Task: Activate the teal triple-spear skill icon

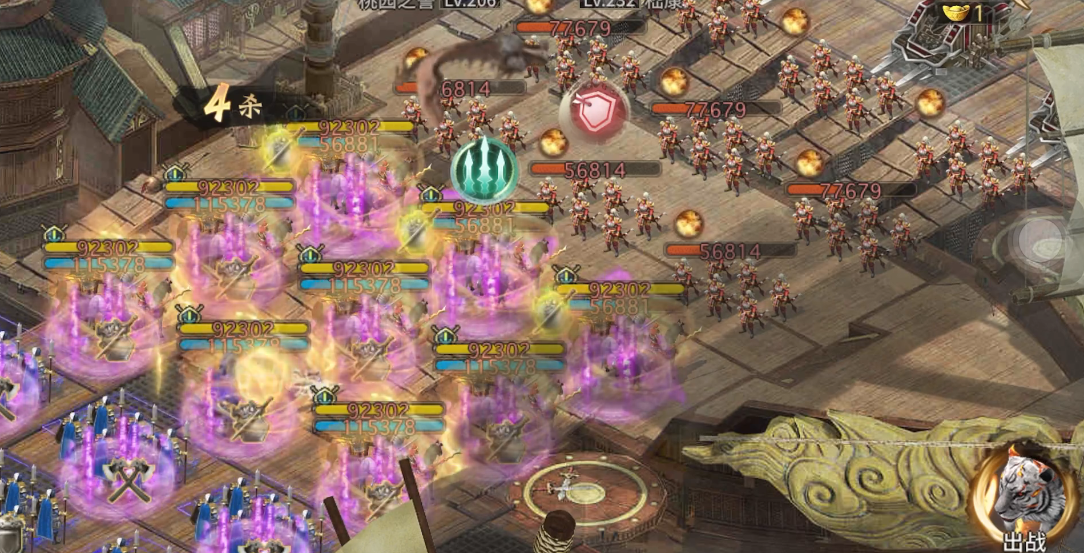Action: 484,169
